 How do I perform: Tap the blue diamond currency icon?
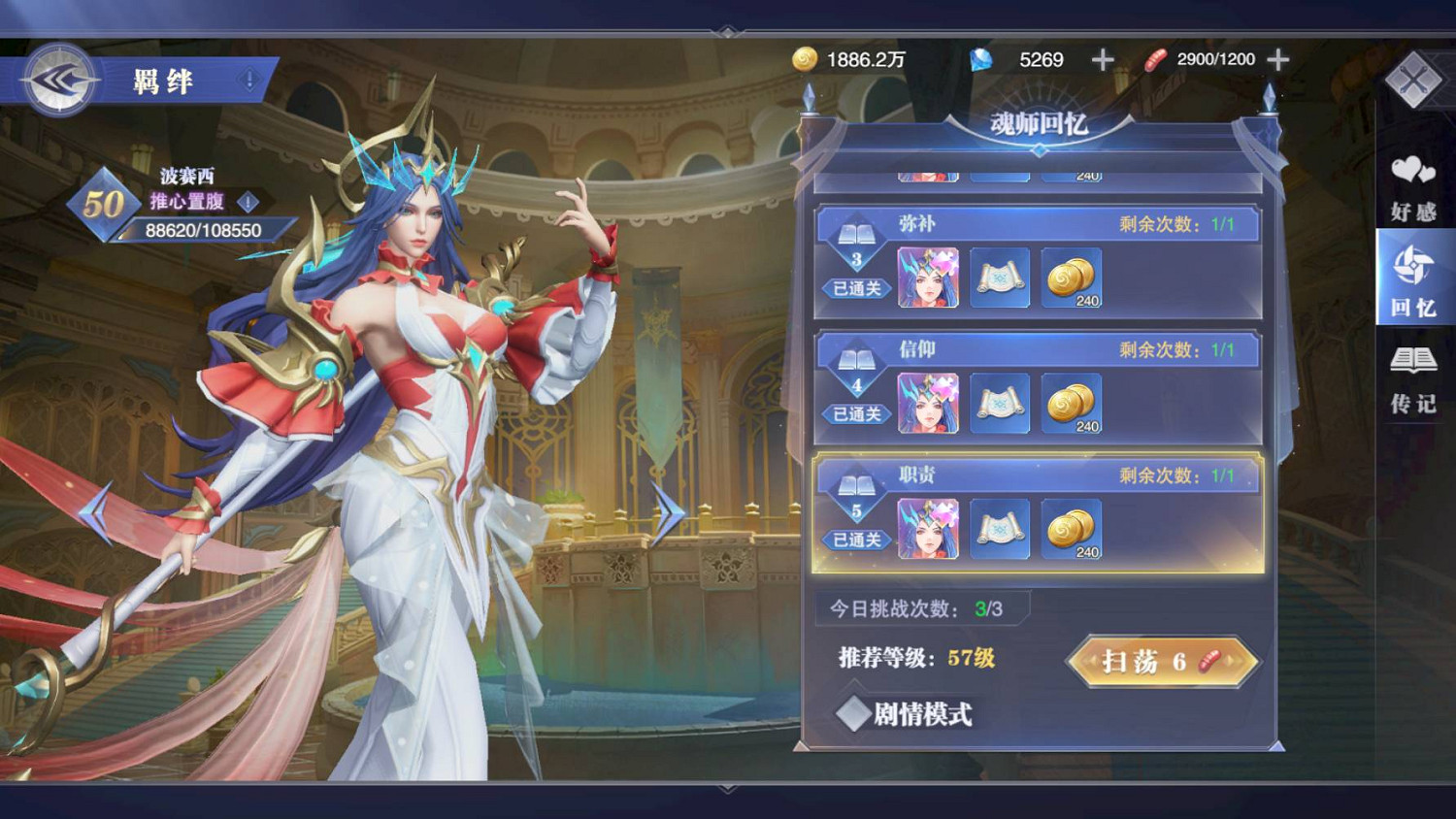click(980, 59)
